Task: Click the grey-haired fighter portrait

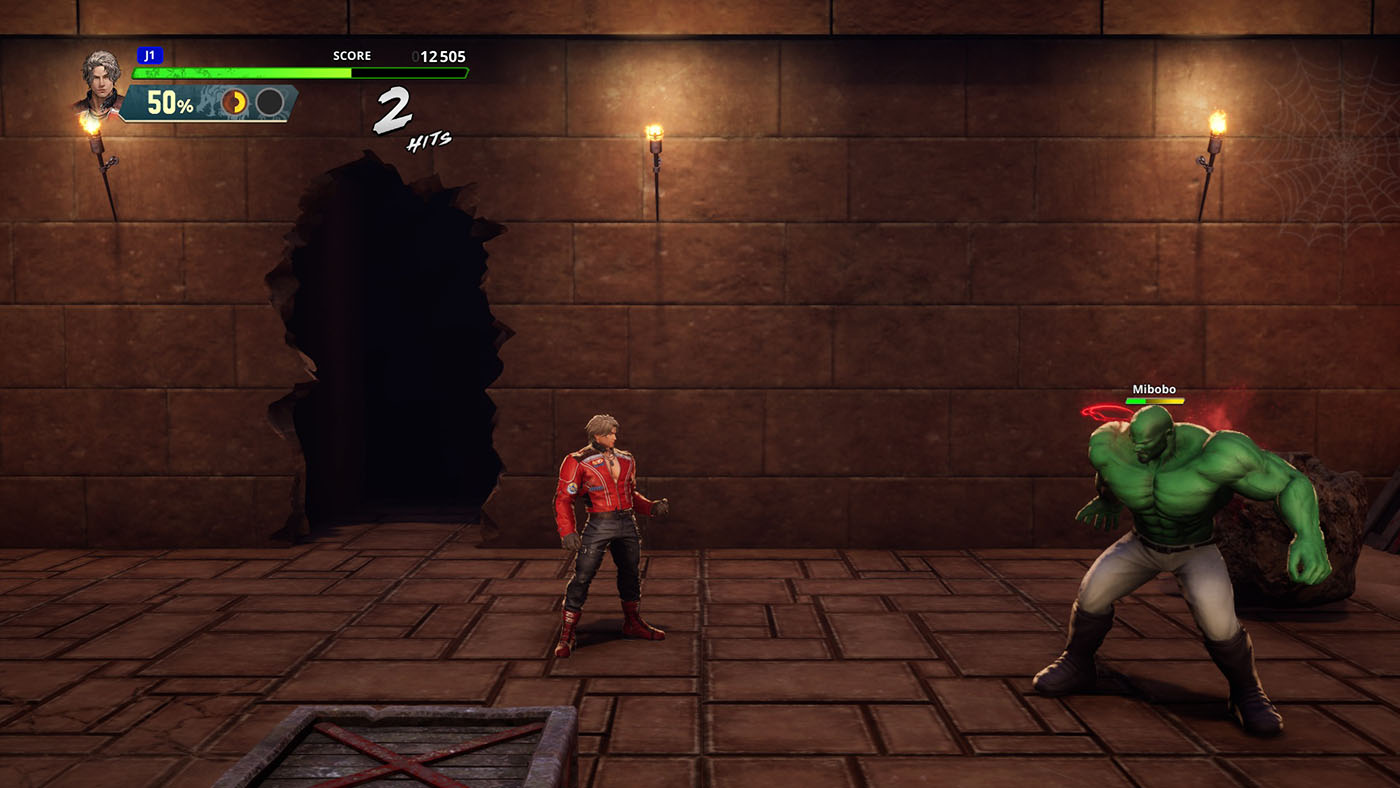Action: (100, 80)
